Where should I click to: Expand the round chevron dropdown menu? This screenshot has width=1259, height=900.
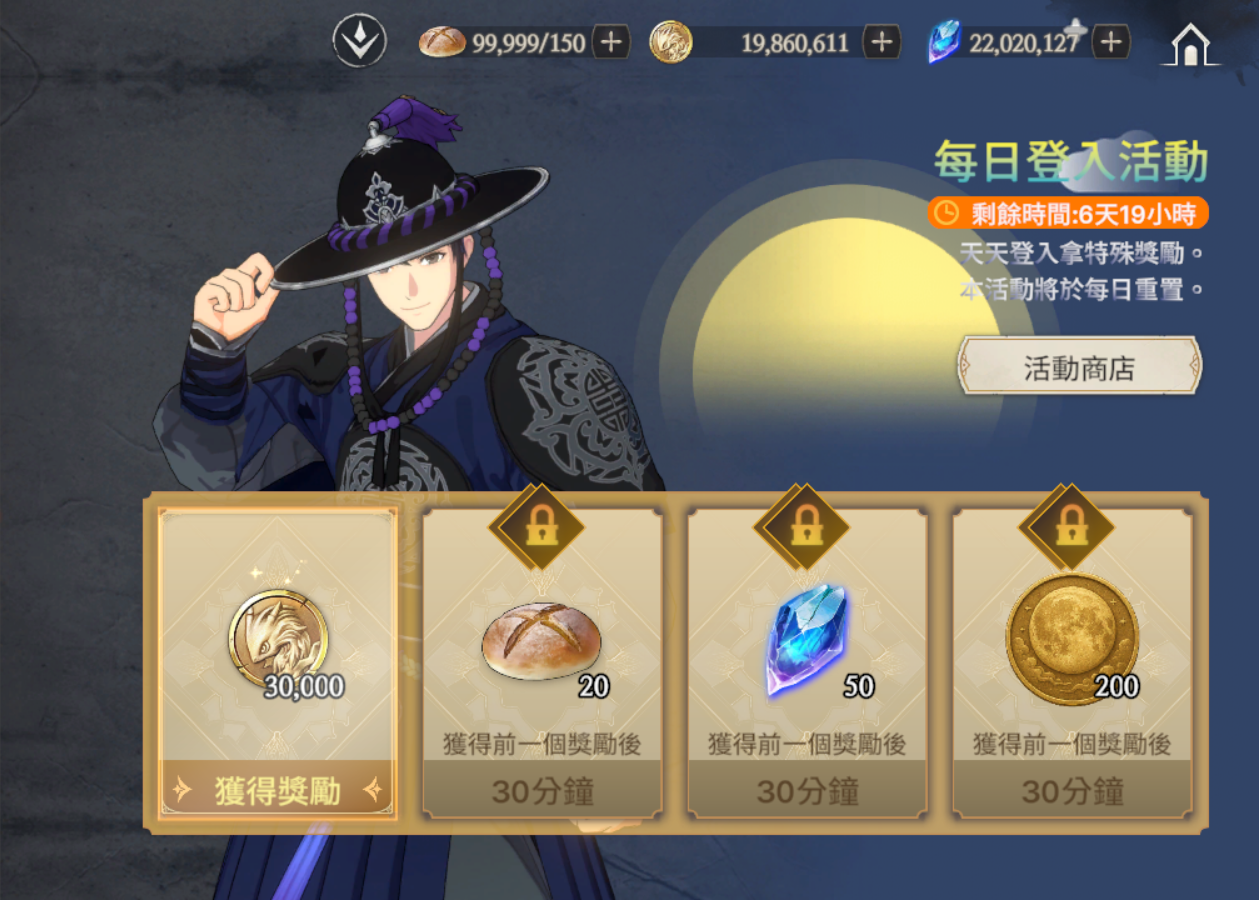click(x=359, y=42)
